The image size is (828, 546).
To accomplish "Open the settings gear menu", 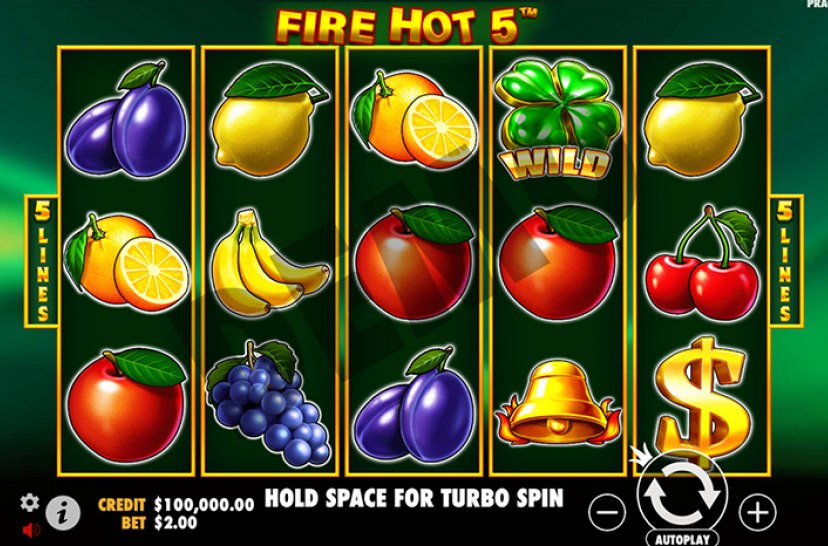I will [30, 503].
